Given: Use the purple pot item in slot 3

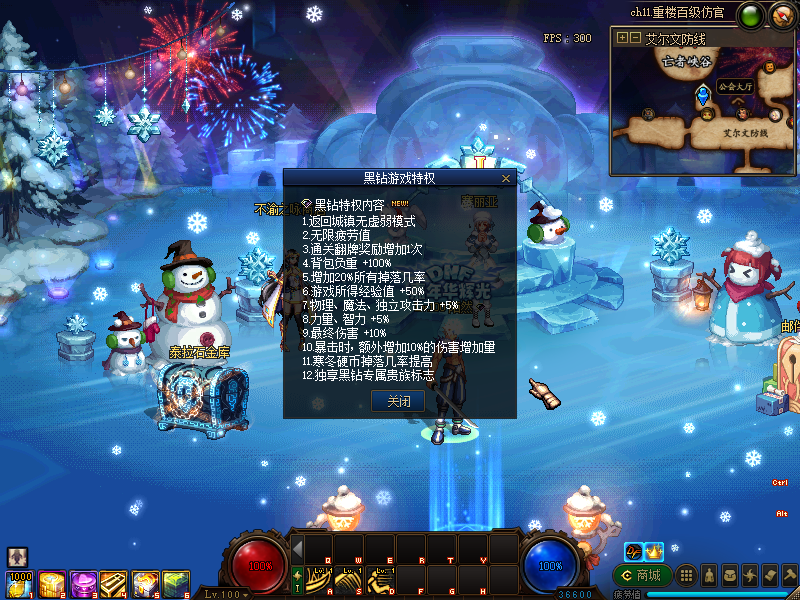Looking at the screenshot, I should pos(83,583).
